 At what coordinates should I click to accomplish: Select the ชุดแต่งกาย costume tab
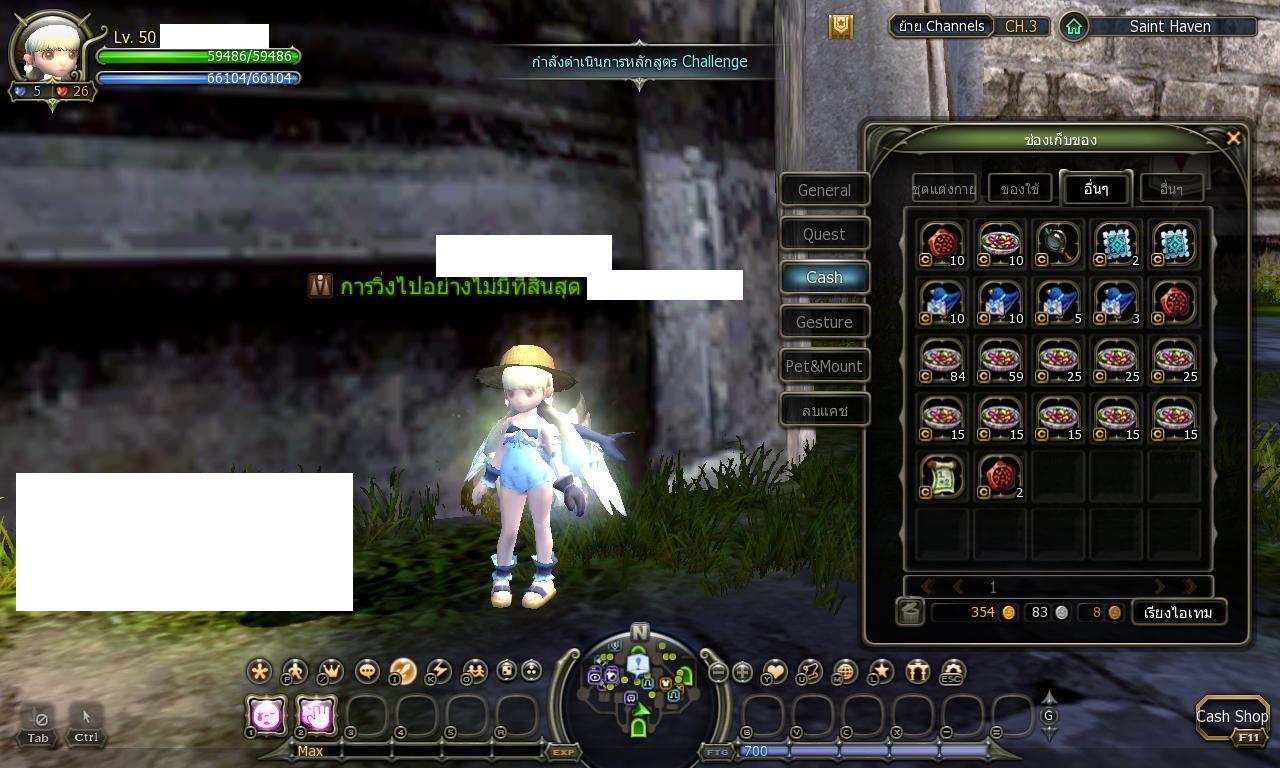(x=944, y=188)
